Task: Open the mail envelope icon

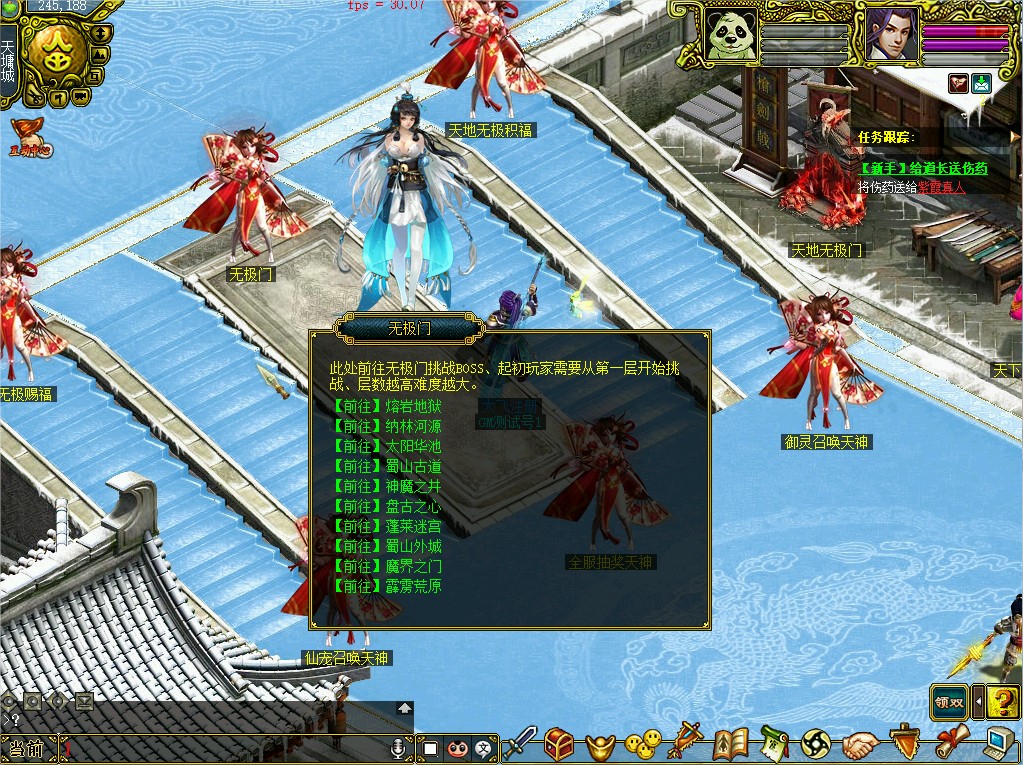Action: point(981,84)
